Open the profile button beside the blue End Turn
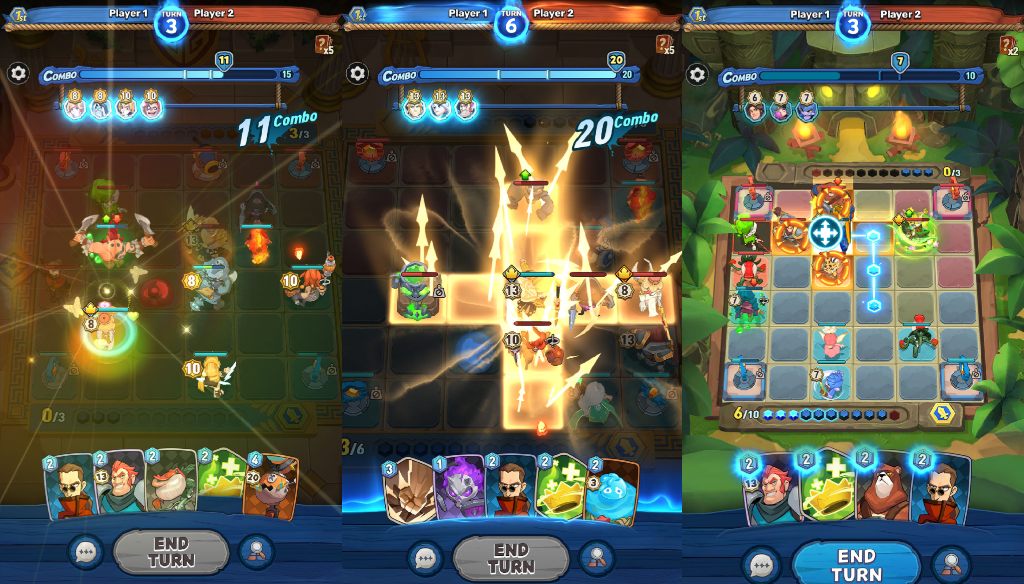 pos(951,562)
